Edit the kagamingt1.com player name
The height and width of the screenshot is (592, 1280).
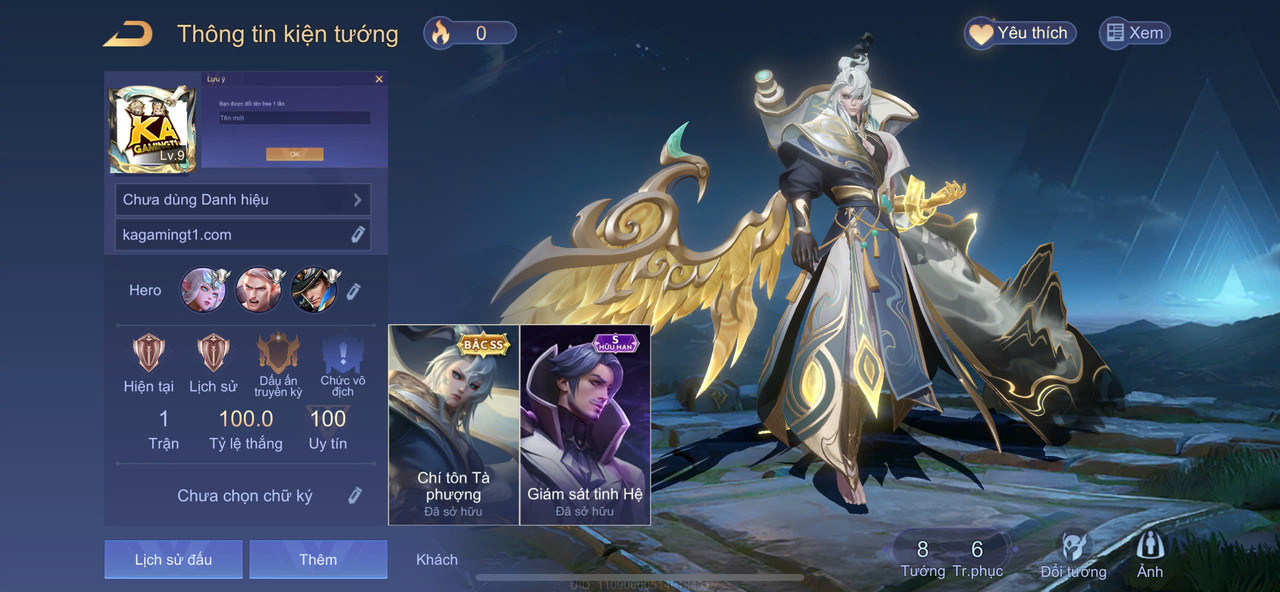click(357, 235)
